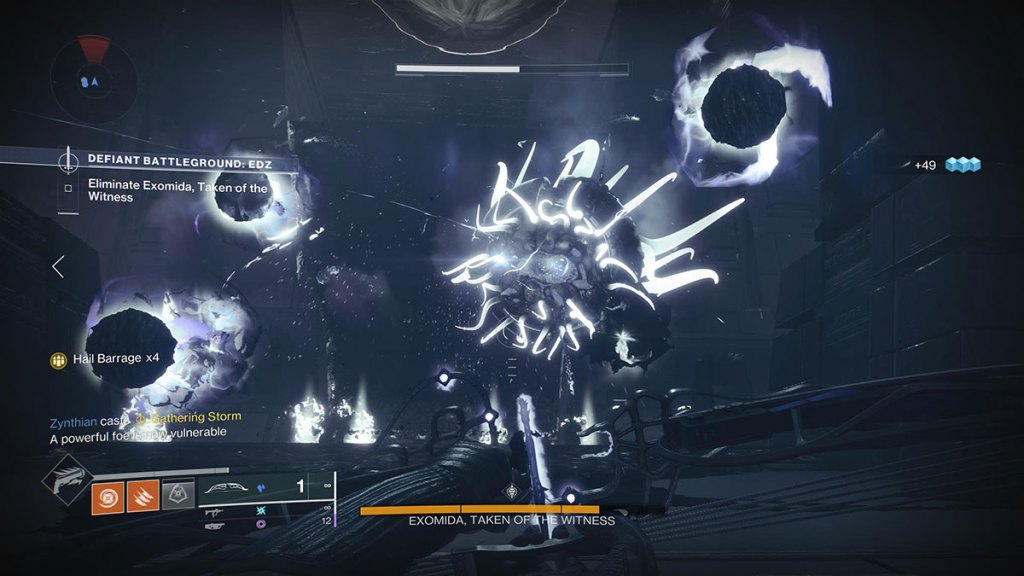Select the Hail Barrage x4 buff icon

click(59, 358)
